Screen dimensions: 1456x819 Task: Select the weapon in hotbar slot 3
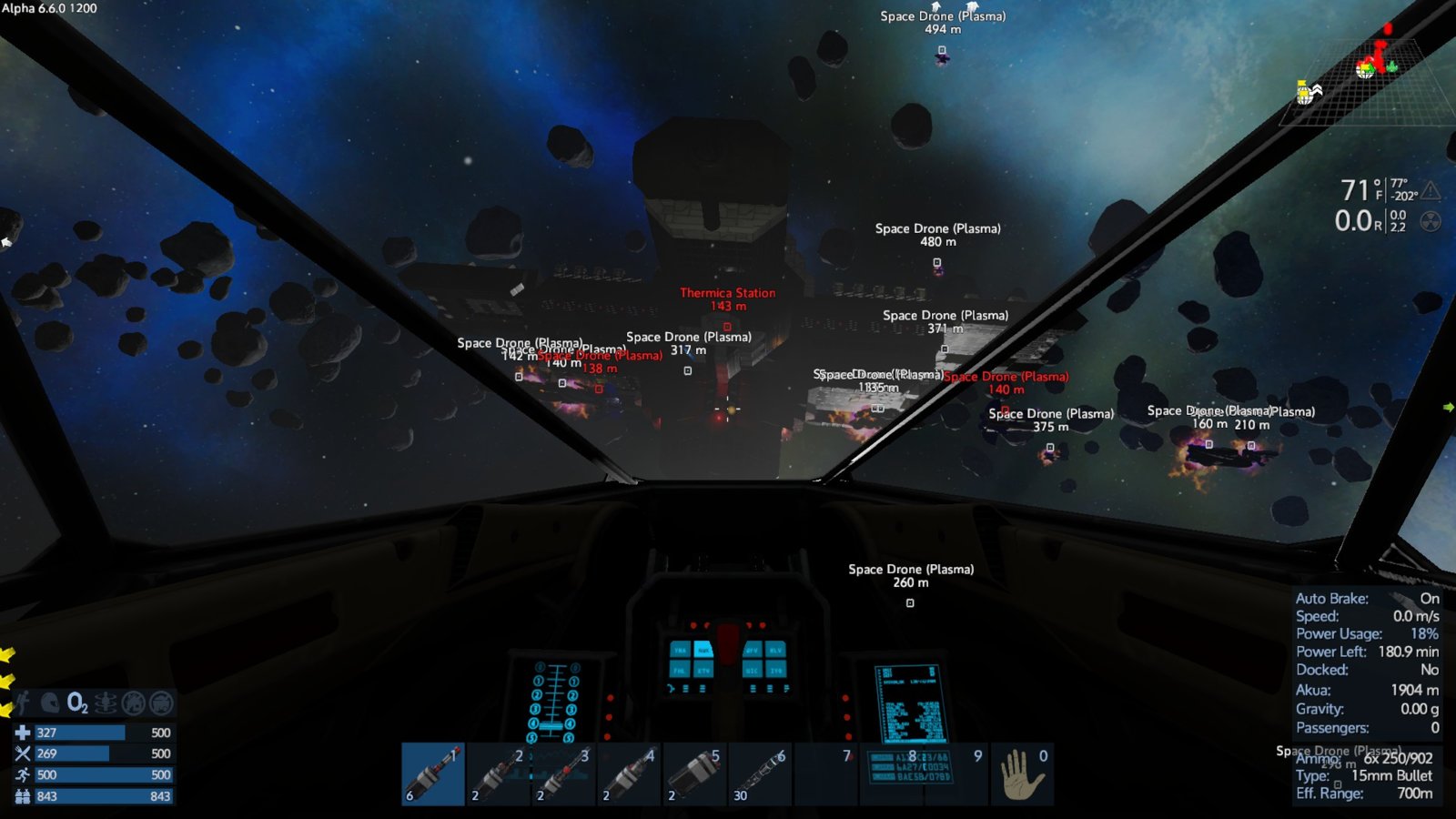point(564,774)
